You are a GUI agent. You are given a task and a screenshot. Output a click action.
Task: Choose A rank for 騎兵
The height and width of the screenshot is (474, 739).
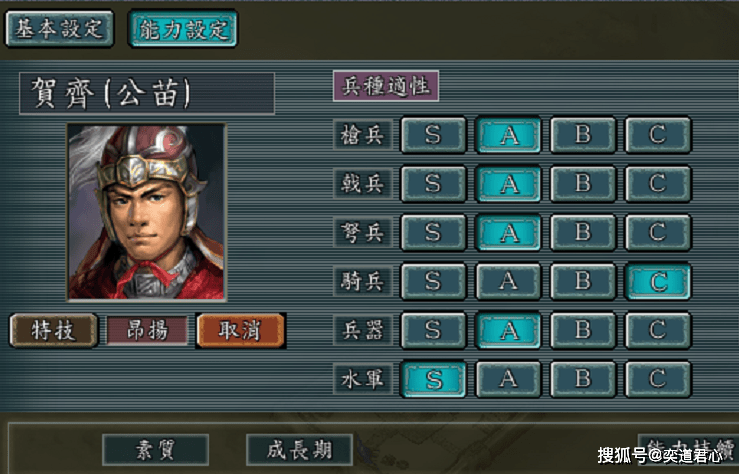[x=508, y=281]
